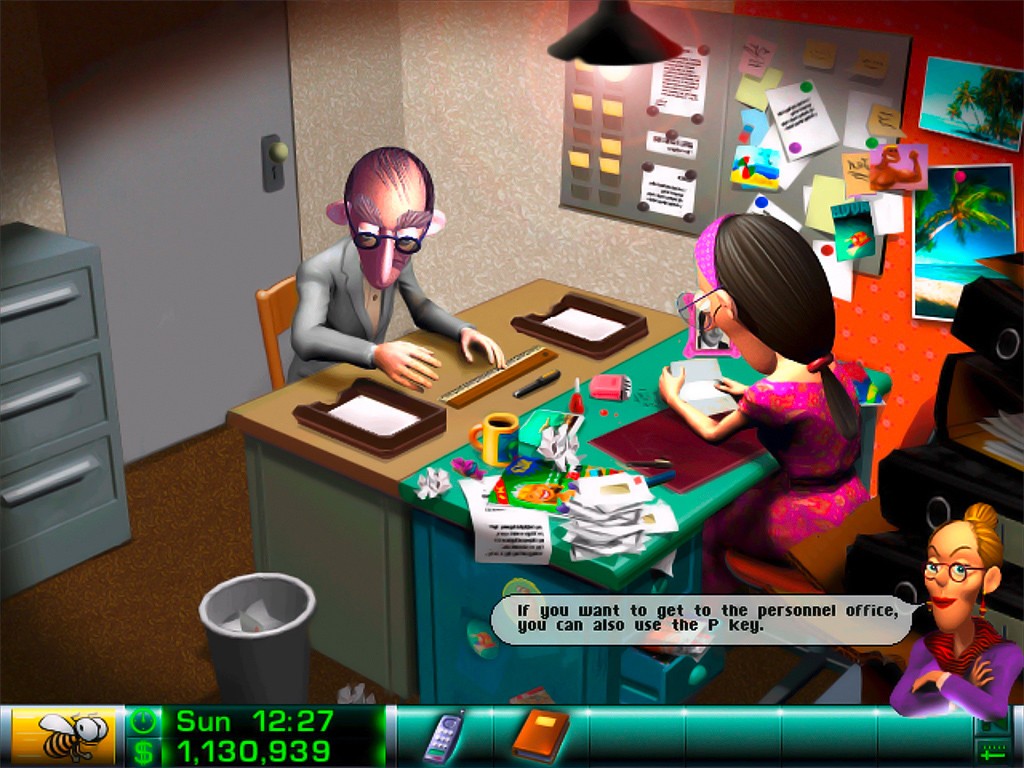Open the mobile phone from the inventory bar

(x=442, y=737)
